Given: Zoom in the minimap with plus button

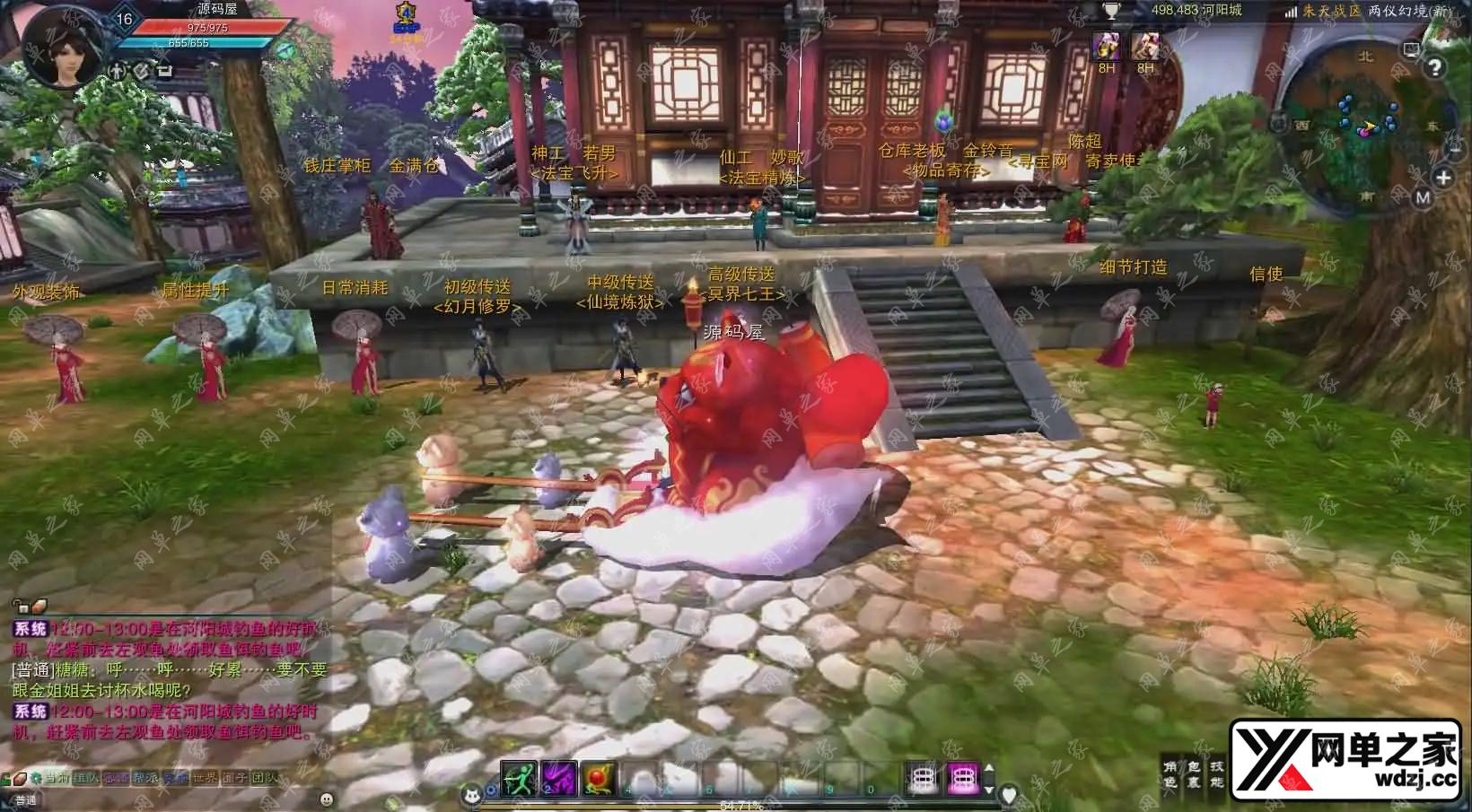Looking at the screenshot, I should tap(1442, 178).
